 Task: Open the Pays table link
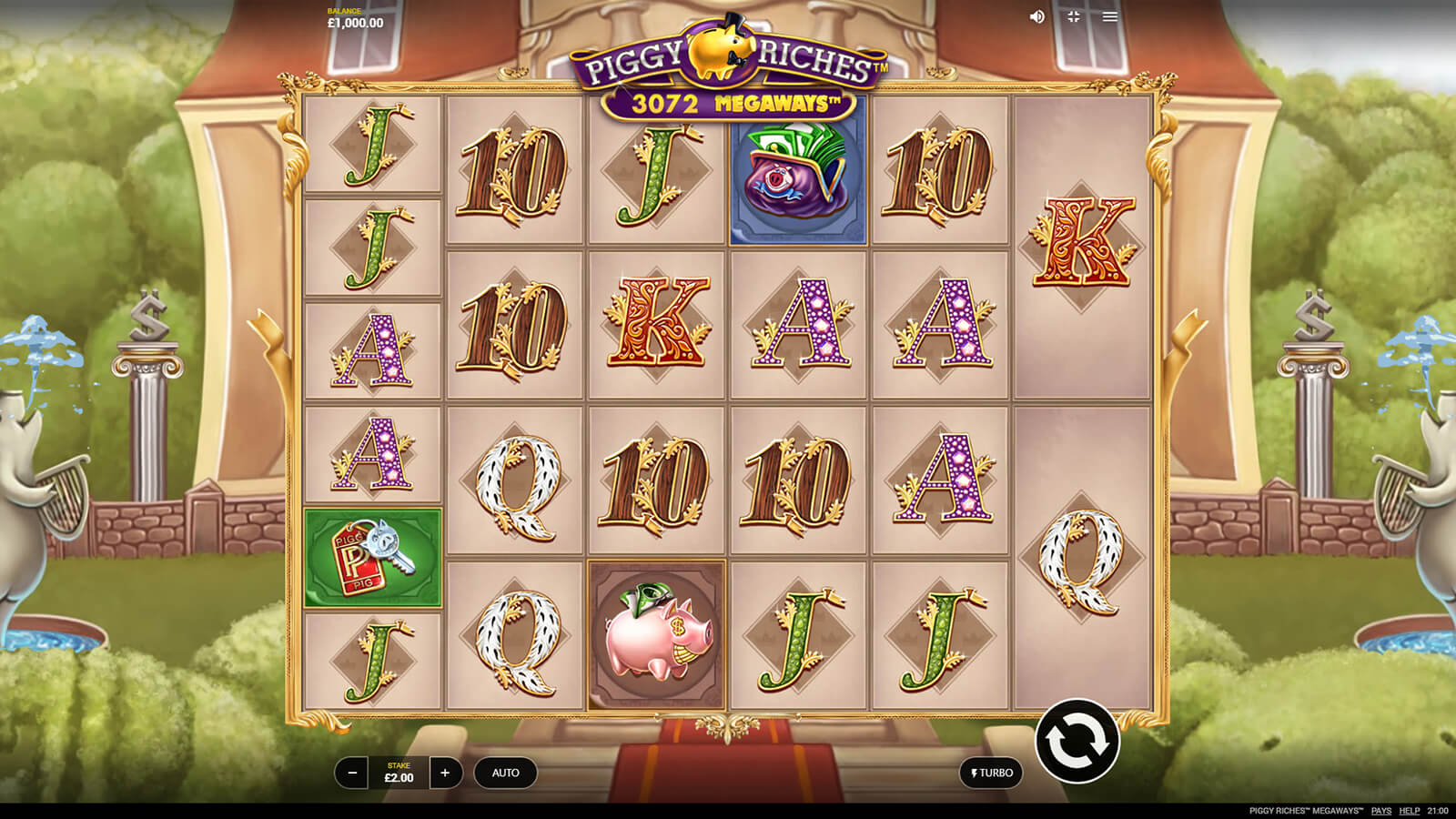(1380, 810)
